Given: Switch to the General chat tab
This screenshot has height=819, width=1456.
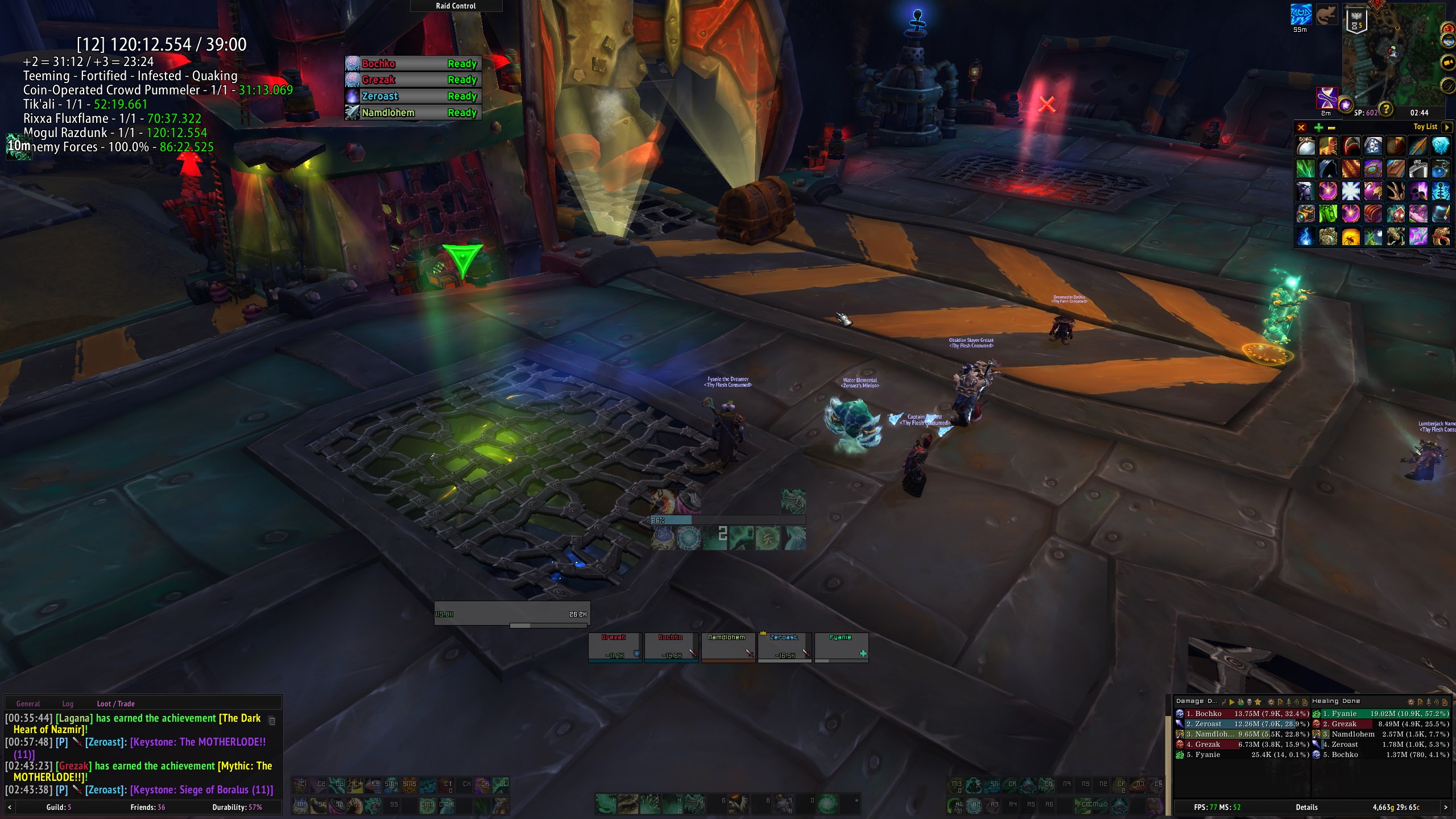Looking at the screenshot, I should 28,704.
